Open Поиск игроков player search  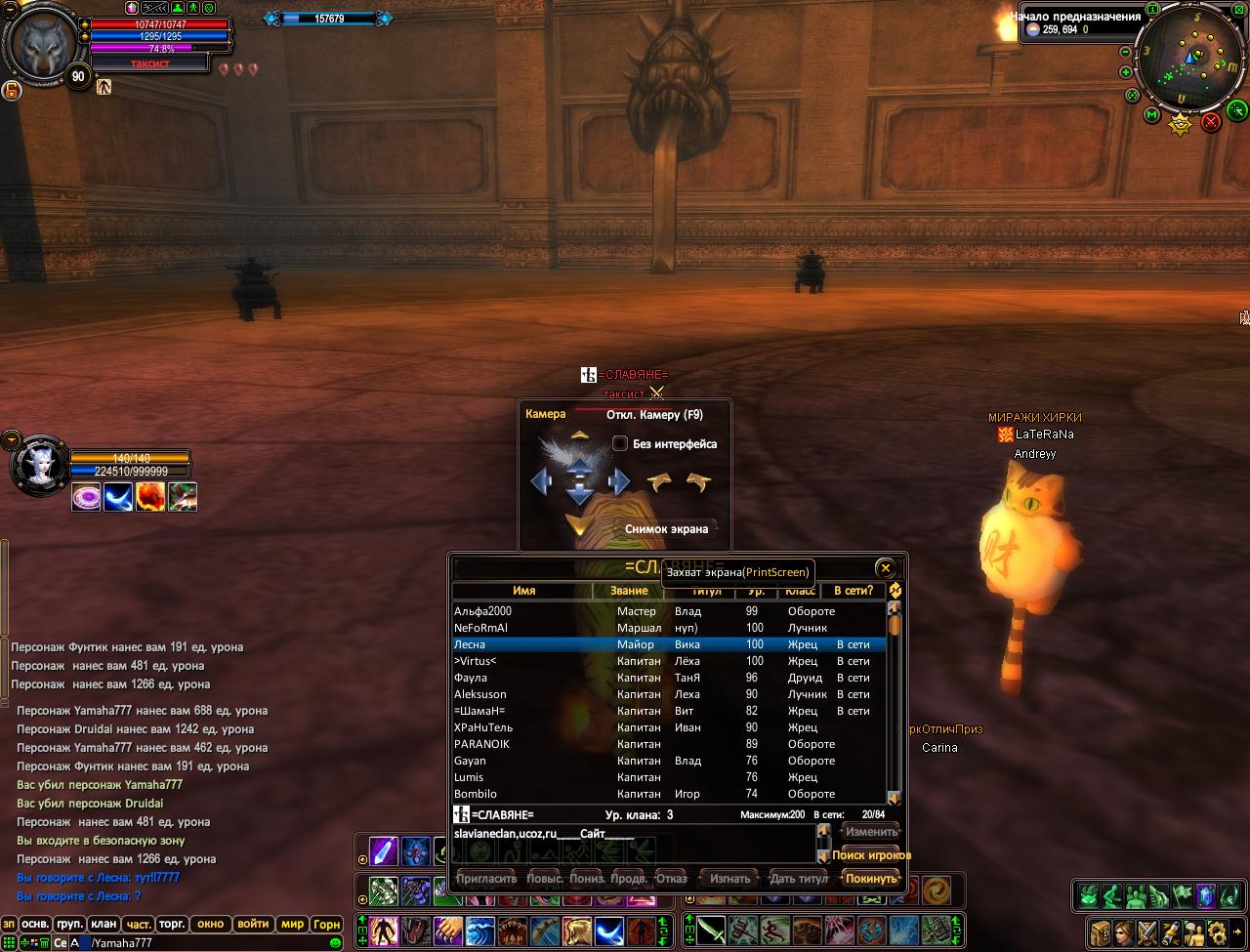pyautogui.click(x=871, y=855)
